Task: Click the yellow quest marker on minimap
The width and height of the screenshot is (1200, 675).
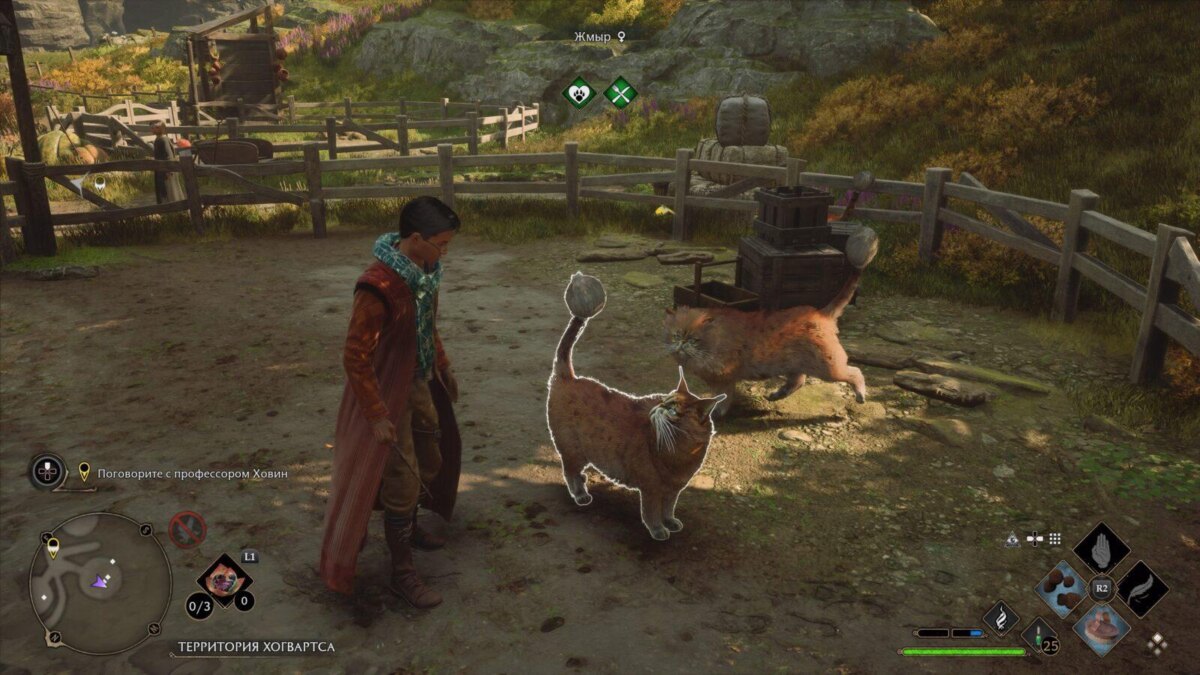Action: click(x=53, y=547)
